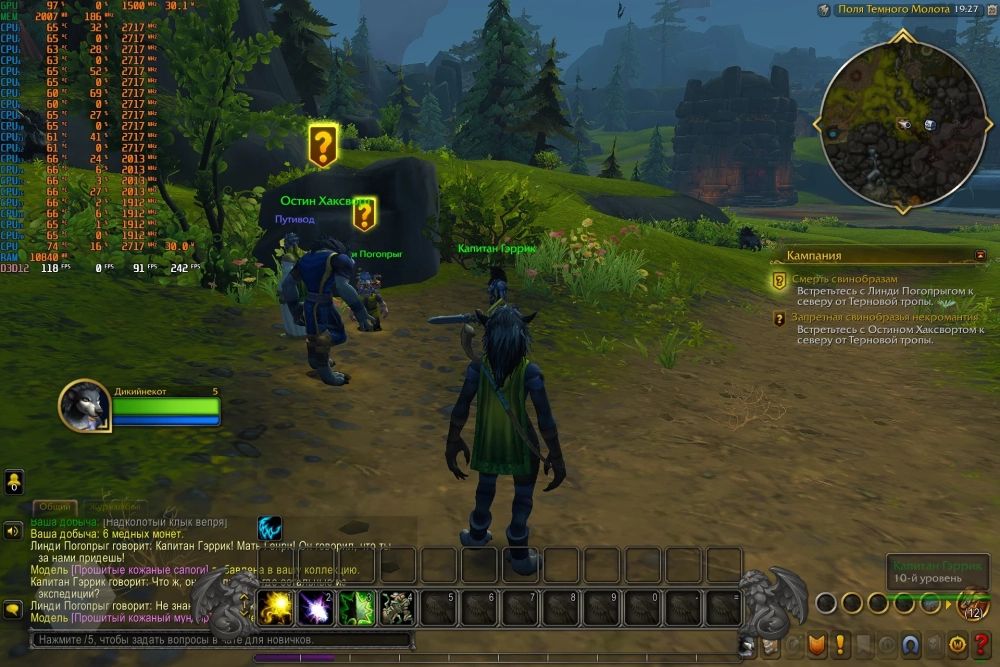
Task: Click the Дикийнекот player portrait
Action: [84, 405]
